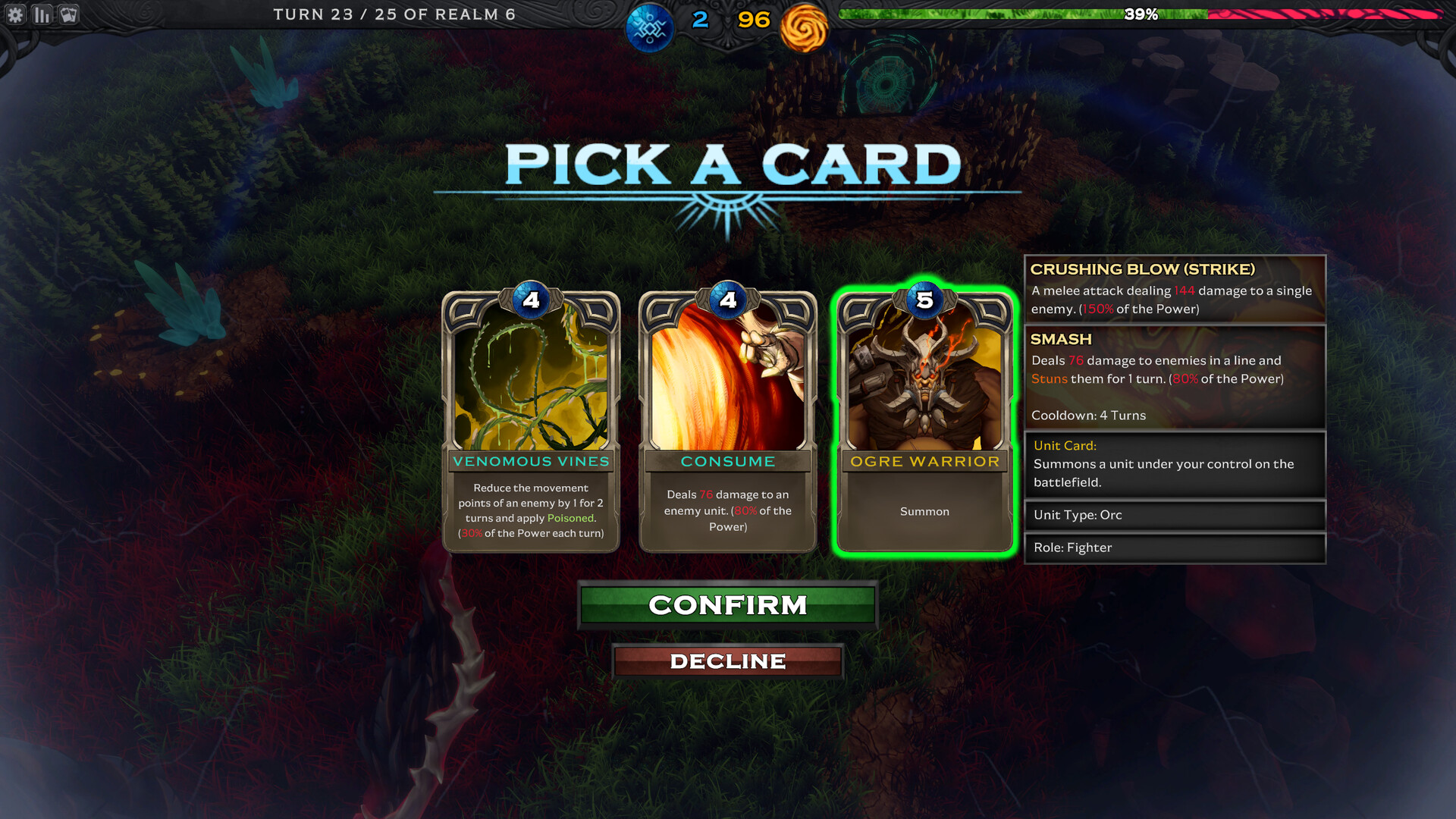The image size is (1456, 819).
Task: Select the Role: Fighter entry
Action: coord(1175,548)
